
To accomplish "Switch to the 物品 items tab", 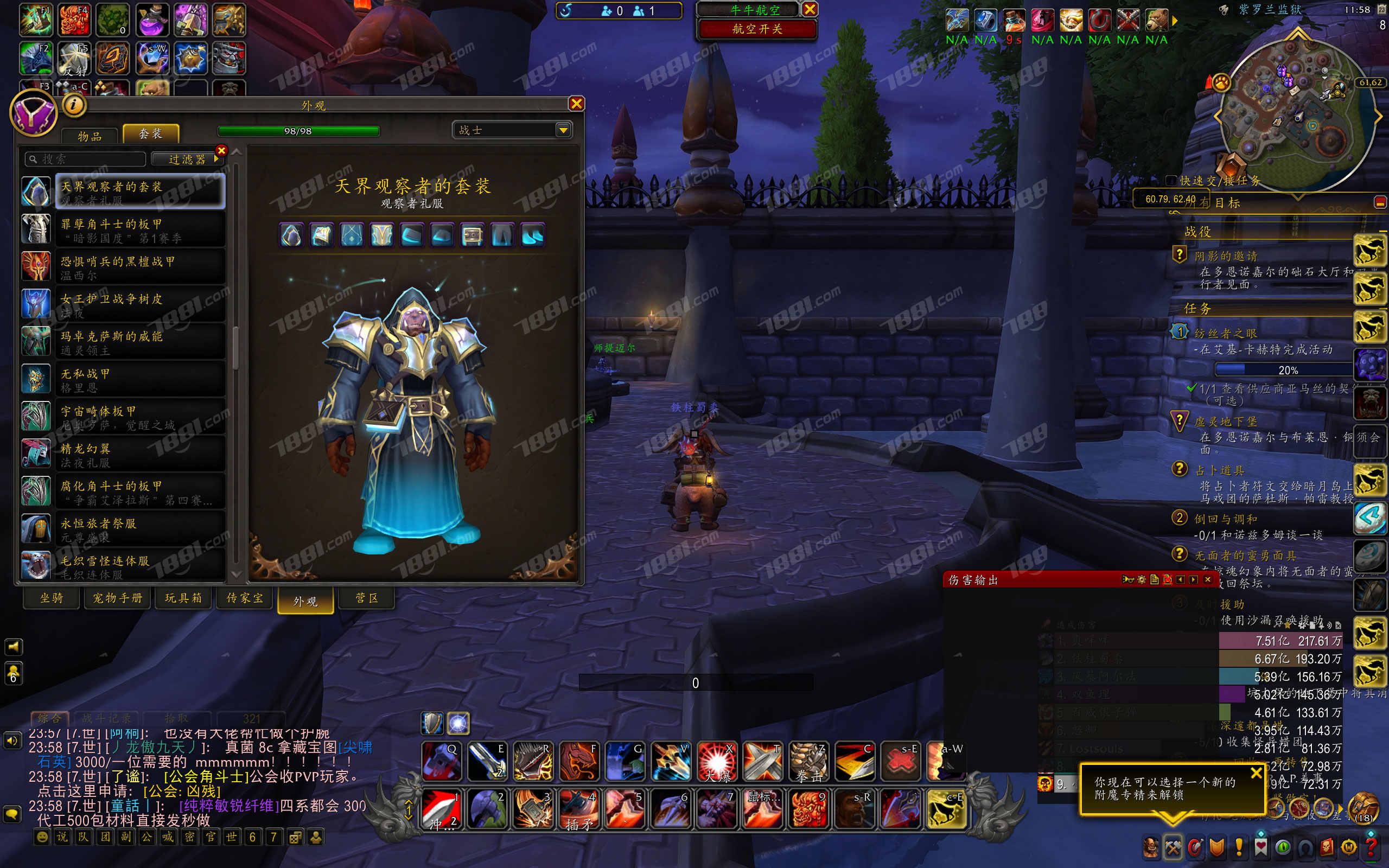I will 90,136.
